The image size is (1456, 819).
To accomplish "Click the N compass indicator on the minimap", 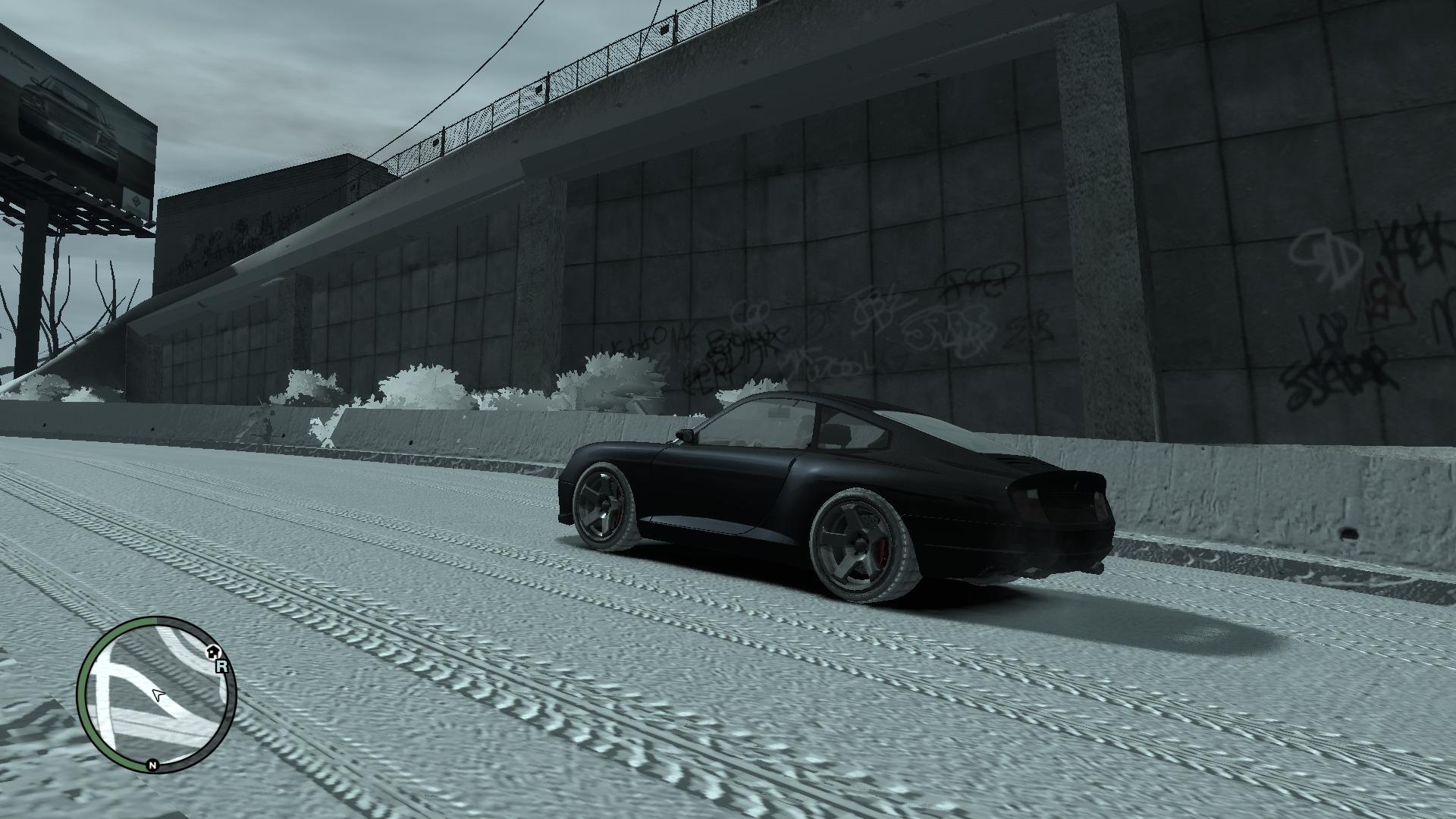I will coord(152,765).
